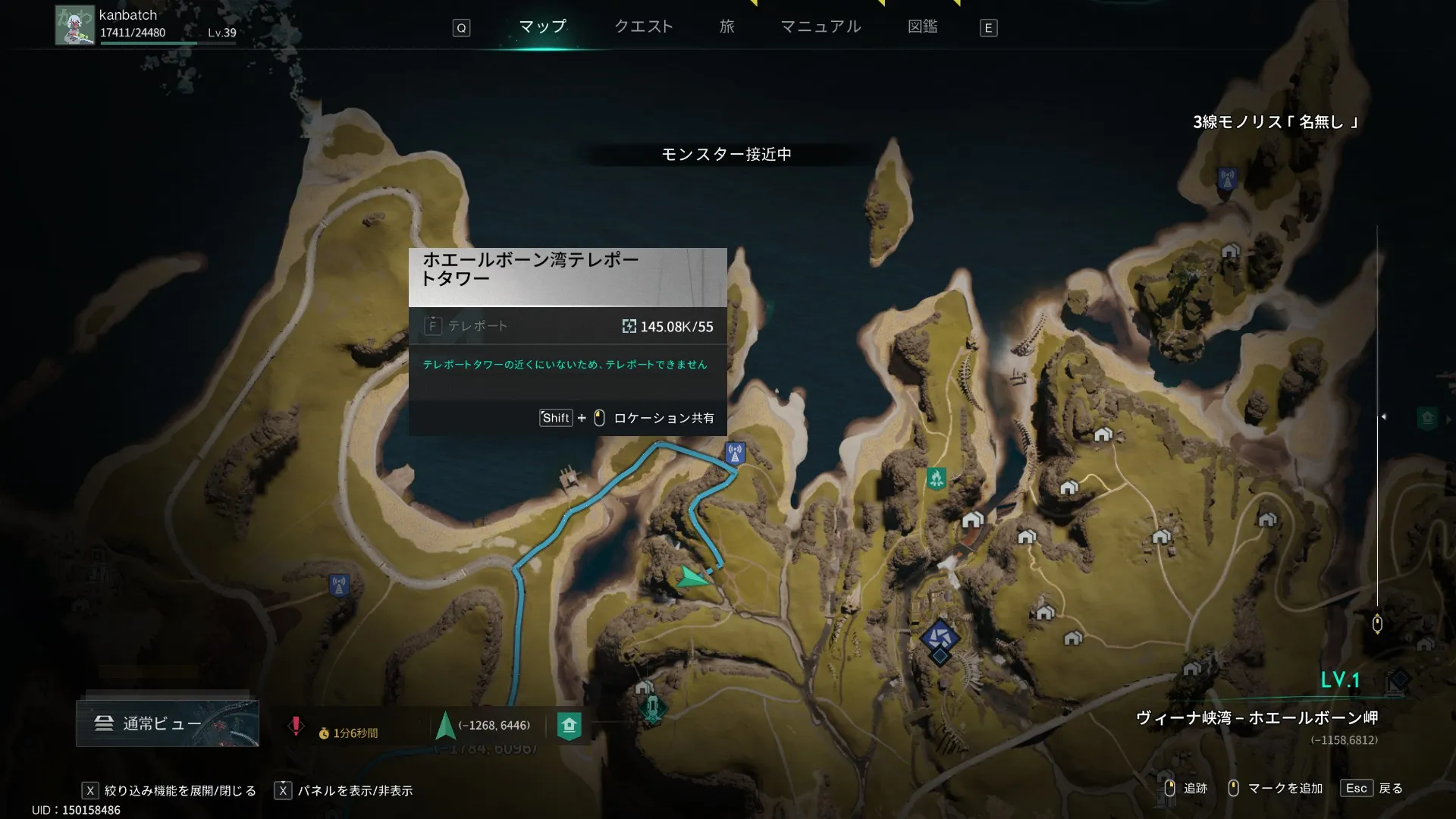Select the teleport tower marker near 名無し monolith
The width and height of the screenshot is (1456, 819).
click(1227, 180)
